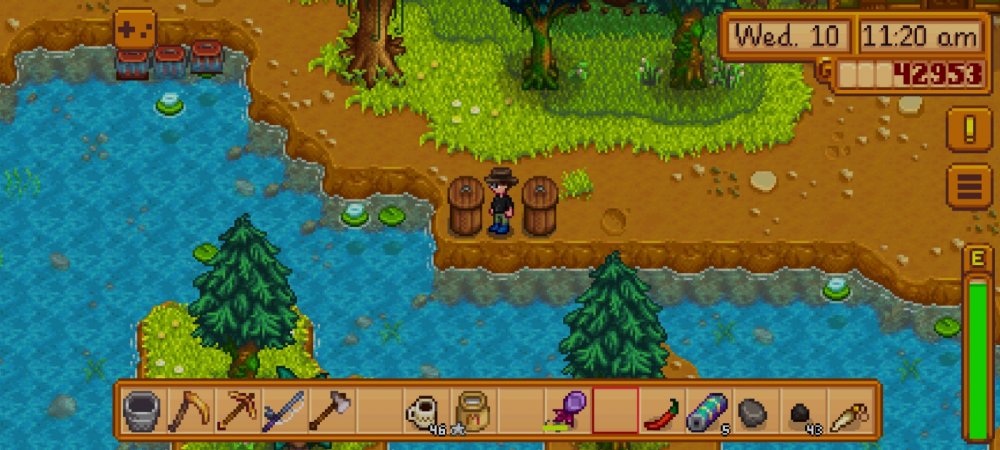
Task: Choose the fishing rod slot
Action: coord(284,411)
